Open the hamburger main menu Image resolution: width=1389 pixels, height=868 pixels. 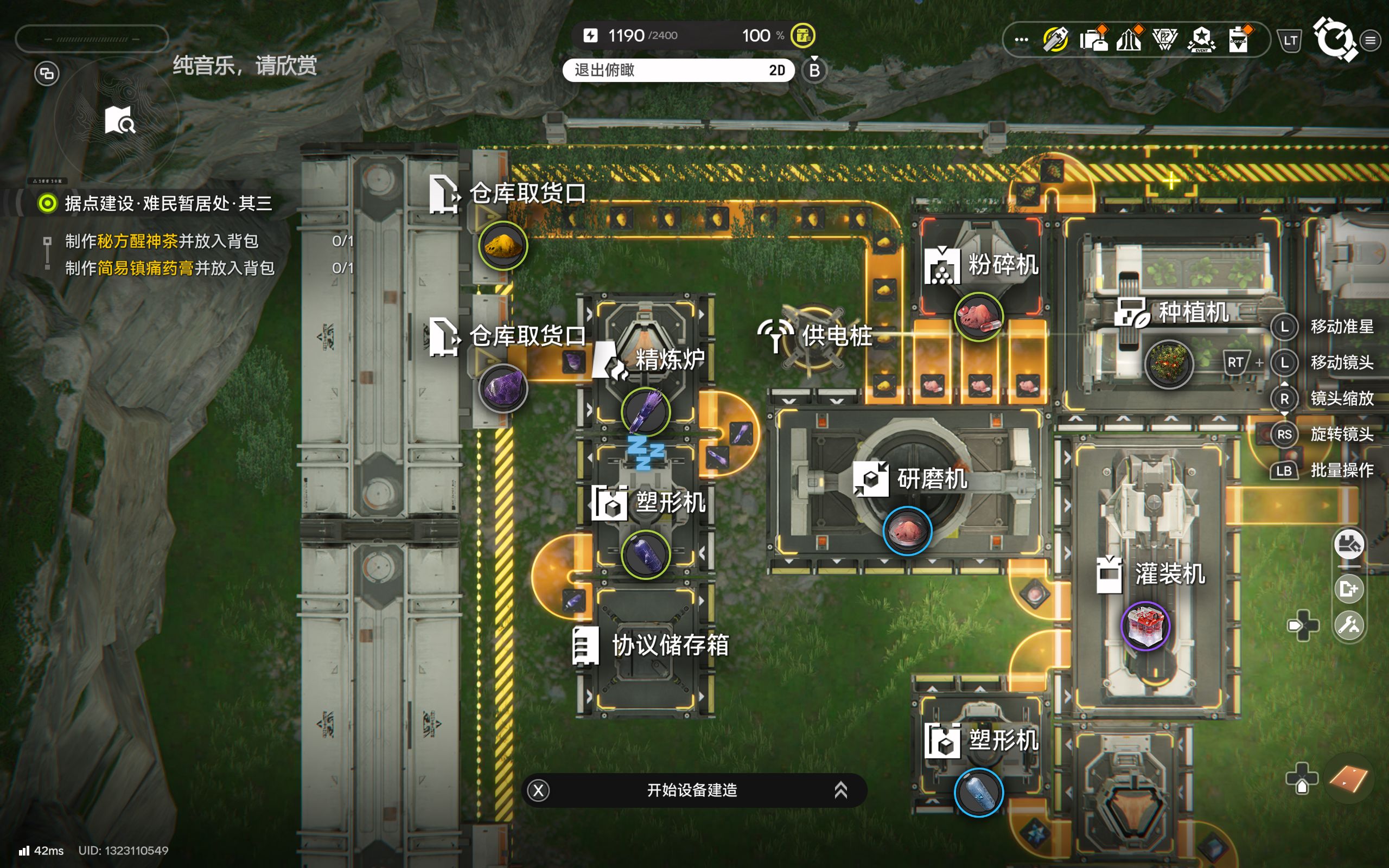click(x=1371, y=40)
